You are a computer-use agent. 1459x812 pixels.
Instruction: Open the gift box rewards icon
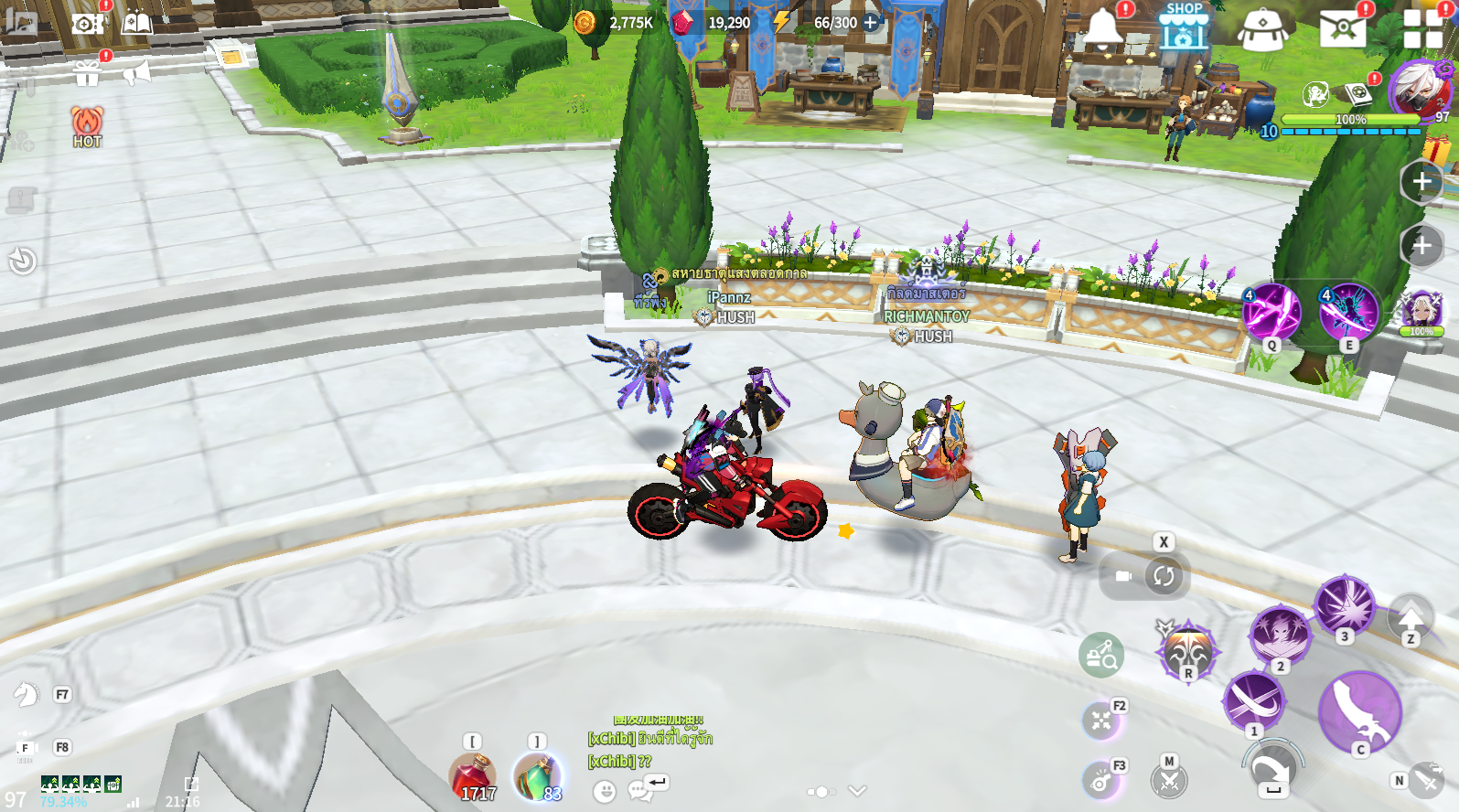pyautogui.click(x=87, y=73)
